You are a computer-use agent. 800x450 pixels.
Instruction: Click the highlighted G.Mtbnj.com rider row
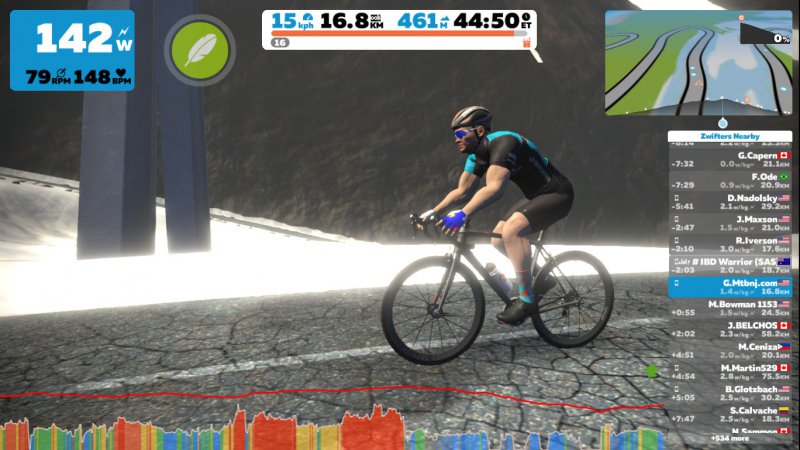coord(730,287)
